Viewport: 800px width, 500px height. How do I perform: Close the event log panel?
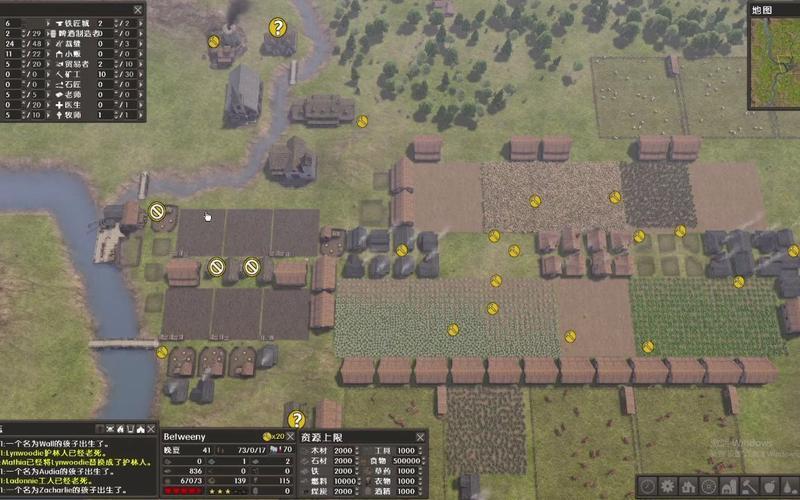152,429
